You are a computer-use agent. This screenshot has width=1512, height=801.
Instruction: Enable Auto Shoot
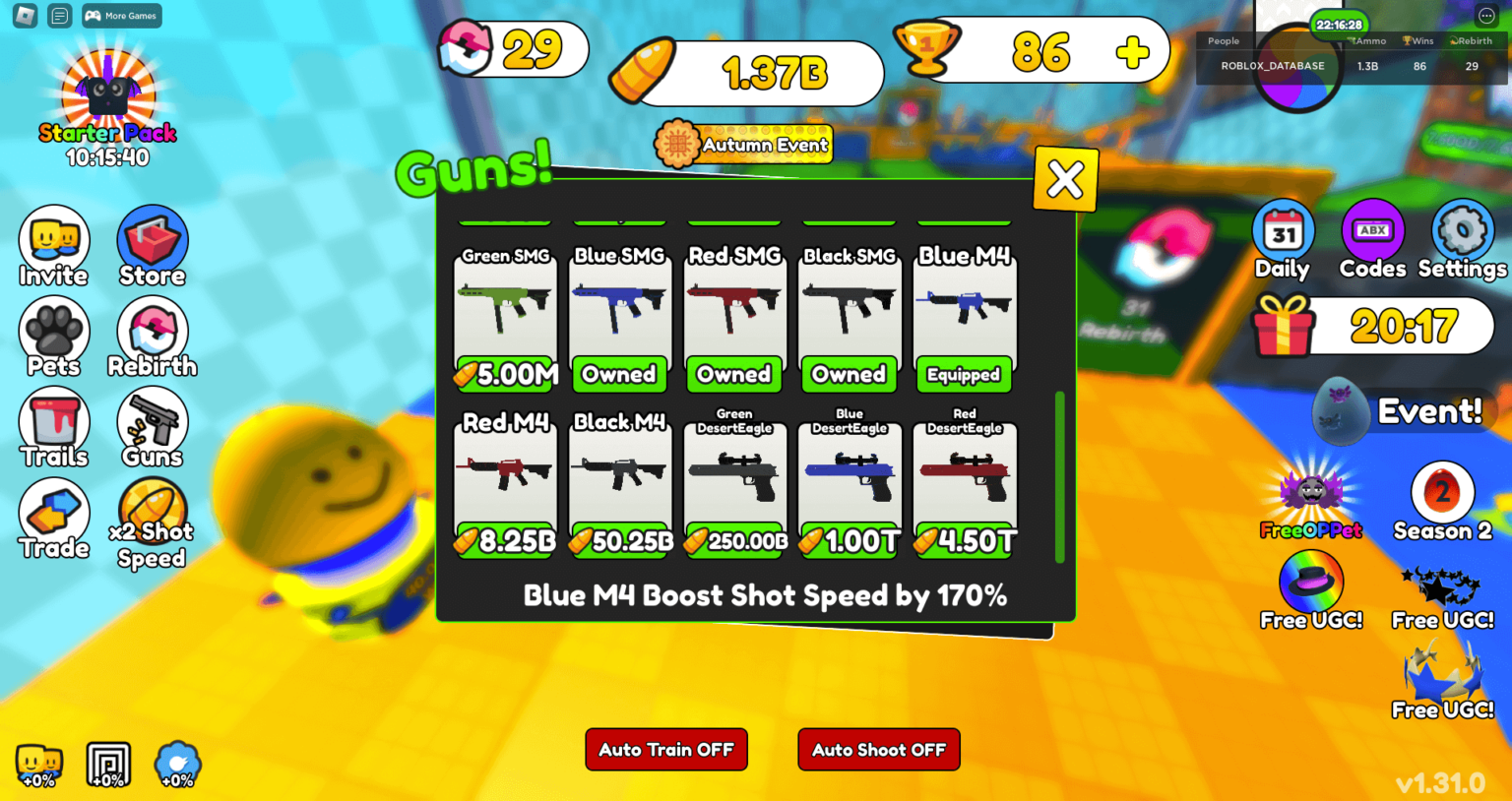(878, 749)
